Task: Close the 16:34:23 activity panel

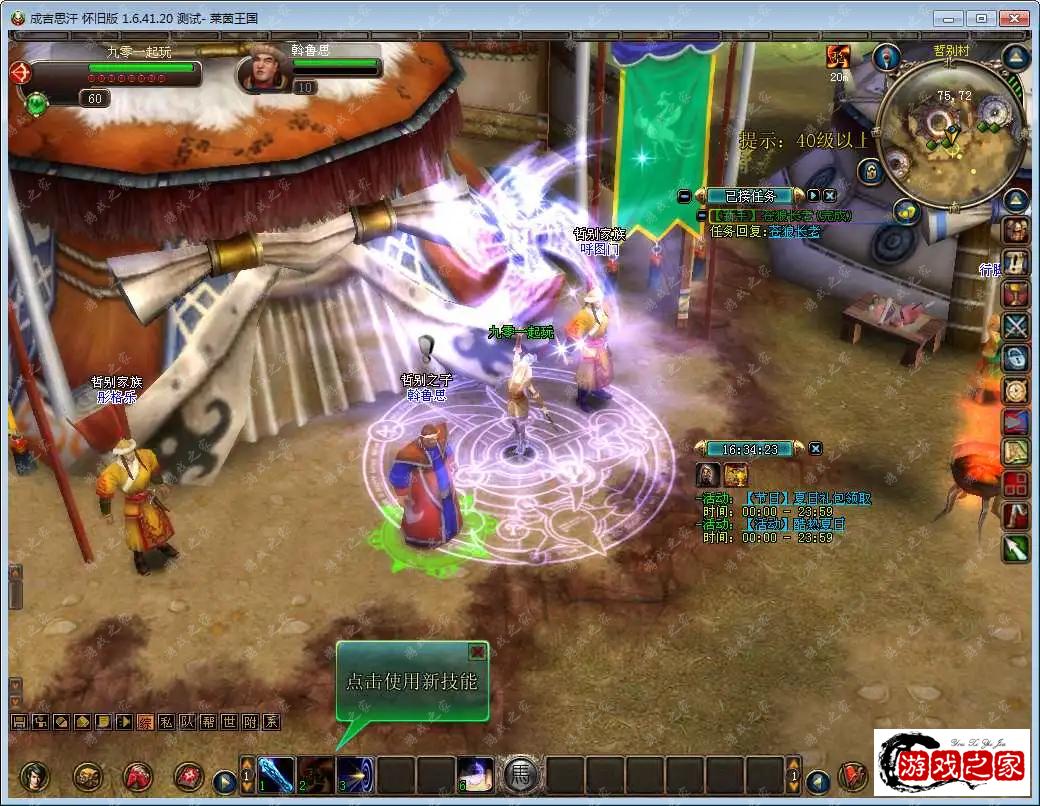Action: (815, 448)
